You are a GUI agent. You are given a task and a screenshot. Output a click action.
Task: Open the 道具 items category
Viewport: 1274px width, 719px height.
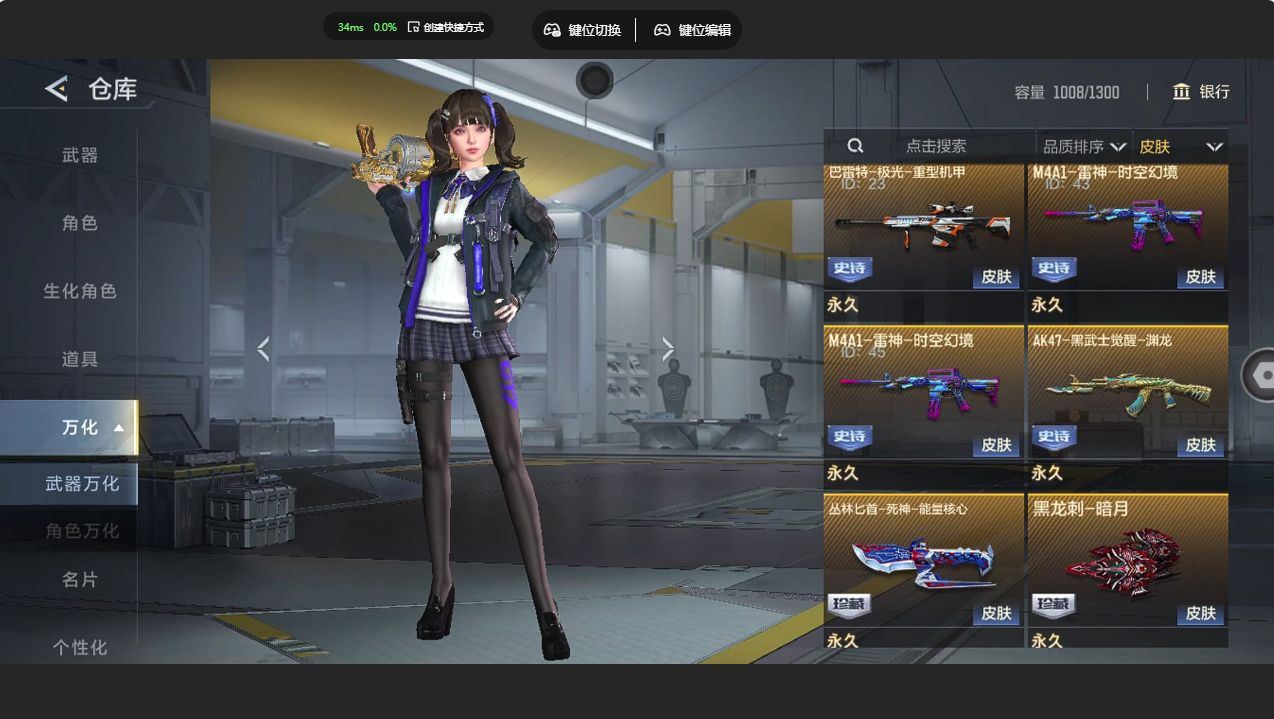[80, 359]
